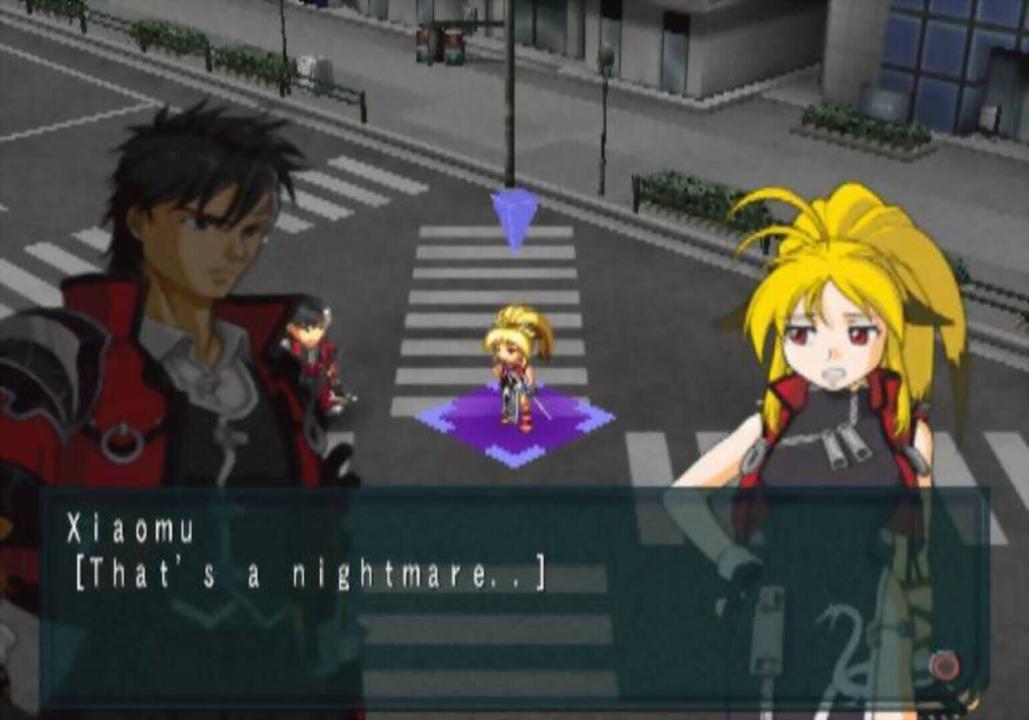Image resolution: width=1029 pixels, height=720 pixels.
Task: Advance Xiaomu's nightmare dialogue box
Action: pos(514,595)
